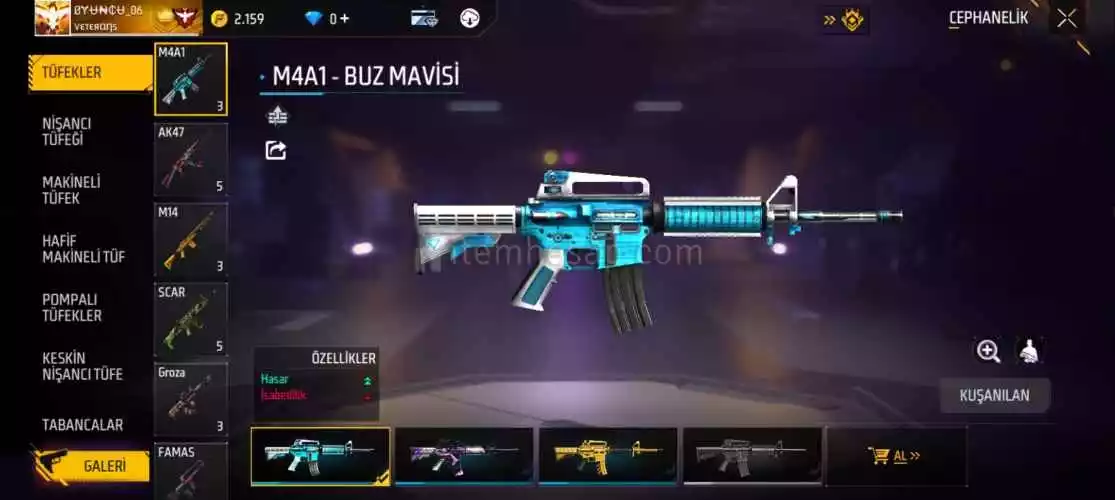This screenshot has height=500, width=1115.
Task: Zoom in with the magnifier icon
Action: 988,351
